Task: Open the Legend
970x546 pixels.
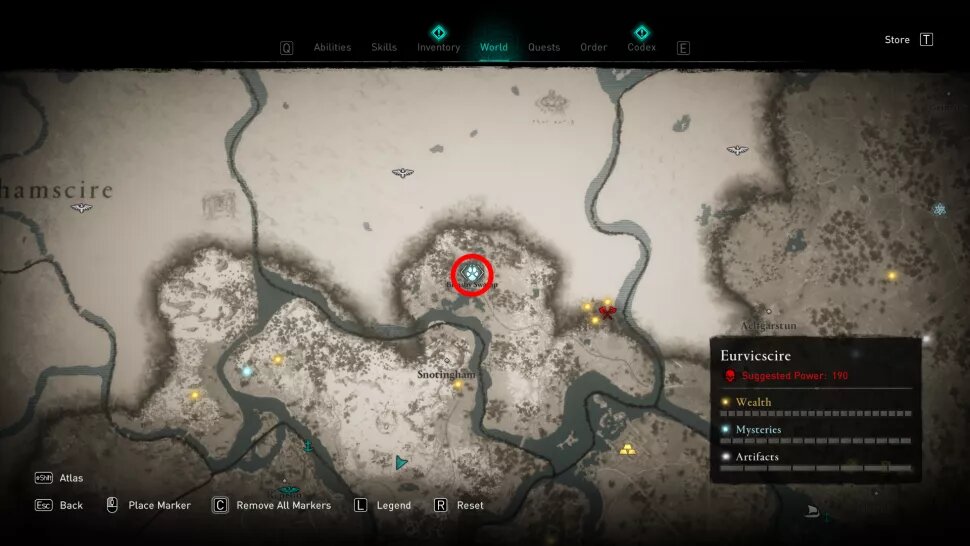Action: pos(393,505)
